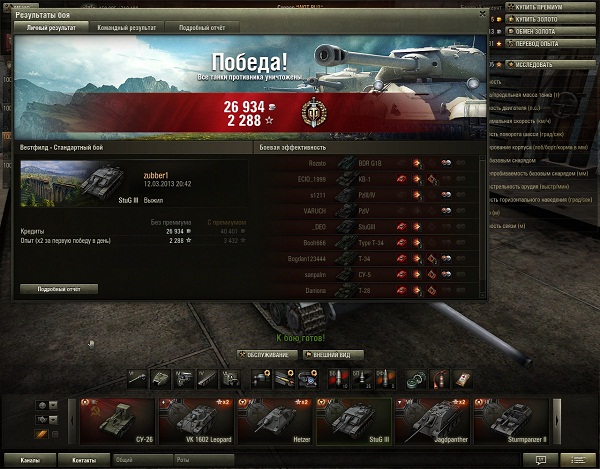The height and width of the screenshot is (469, 600).
Task: Select the Личный результат tab
Action: pyautogui.click(x=50, y=27)
